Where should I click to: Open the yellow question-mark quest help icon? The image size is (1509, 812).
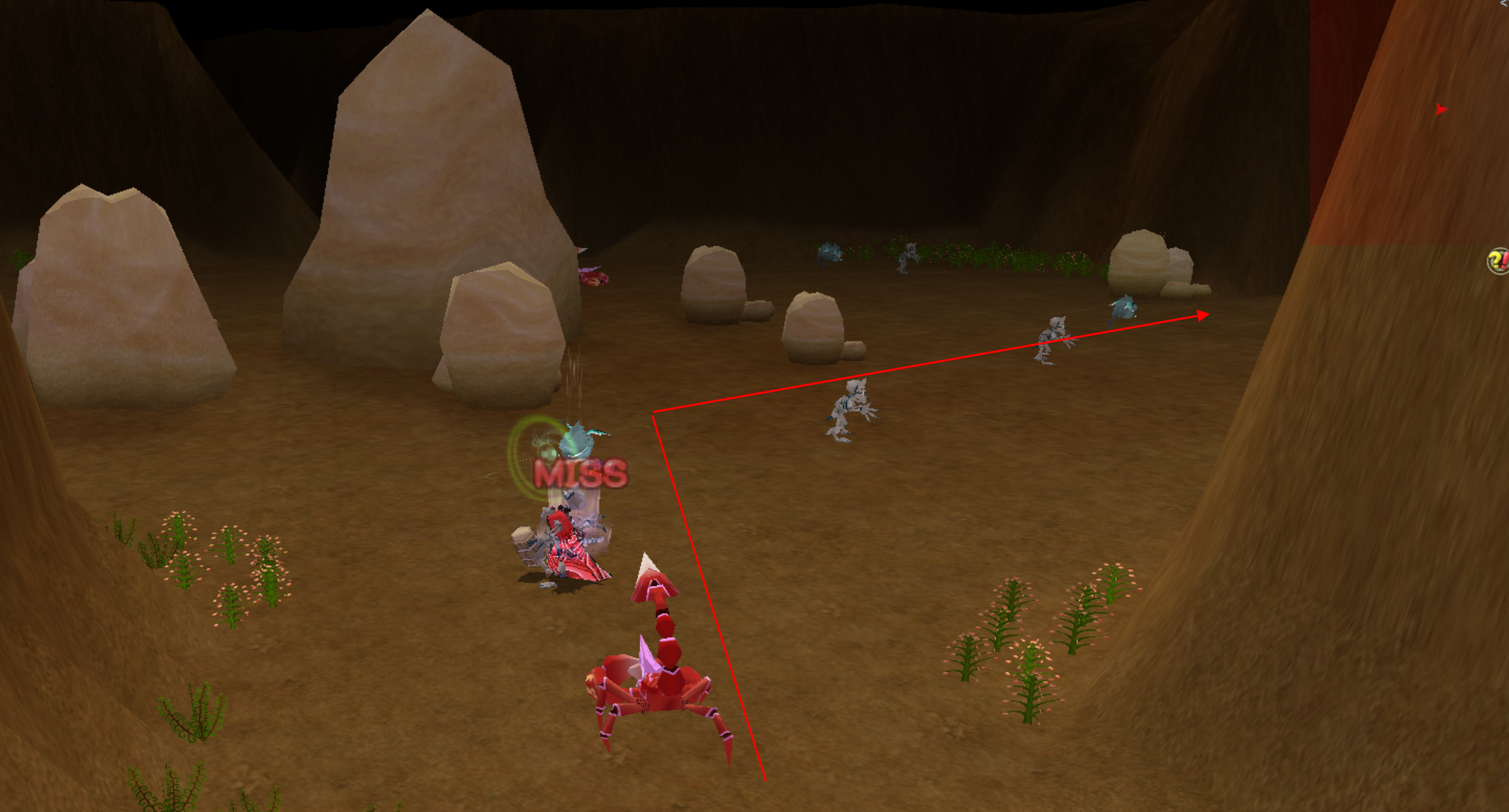pos(1498,262)
